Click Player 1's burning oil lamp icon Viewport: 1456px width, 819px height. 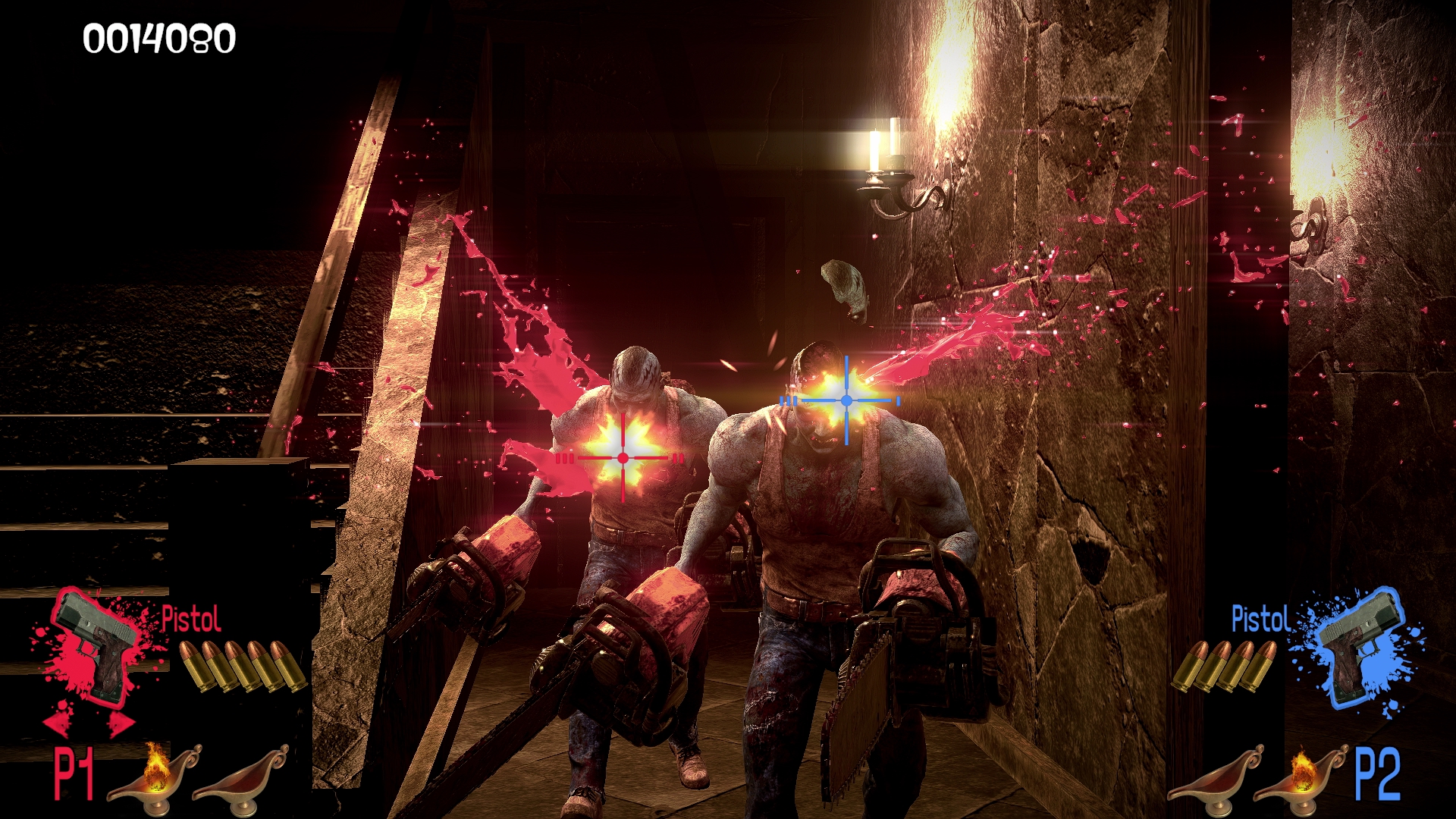155,773
